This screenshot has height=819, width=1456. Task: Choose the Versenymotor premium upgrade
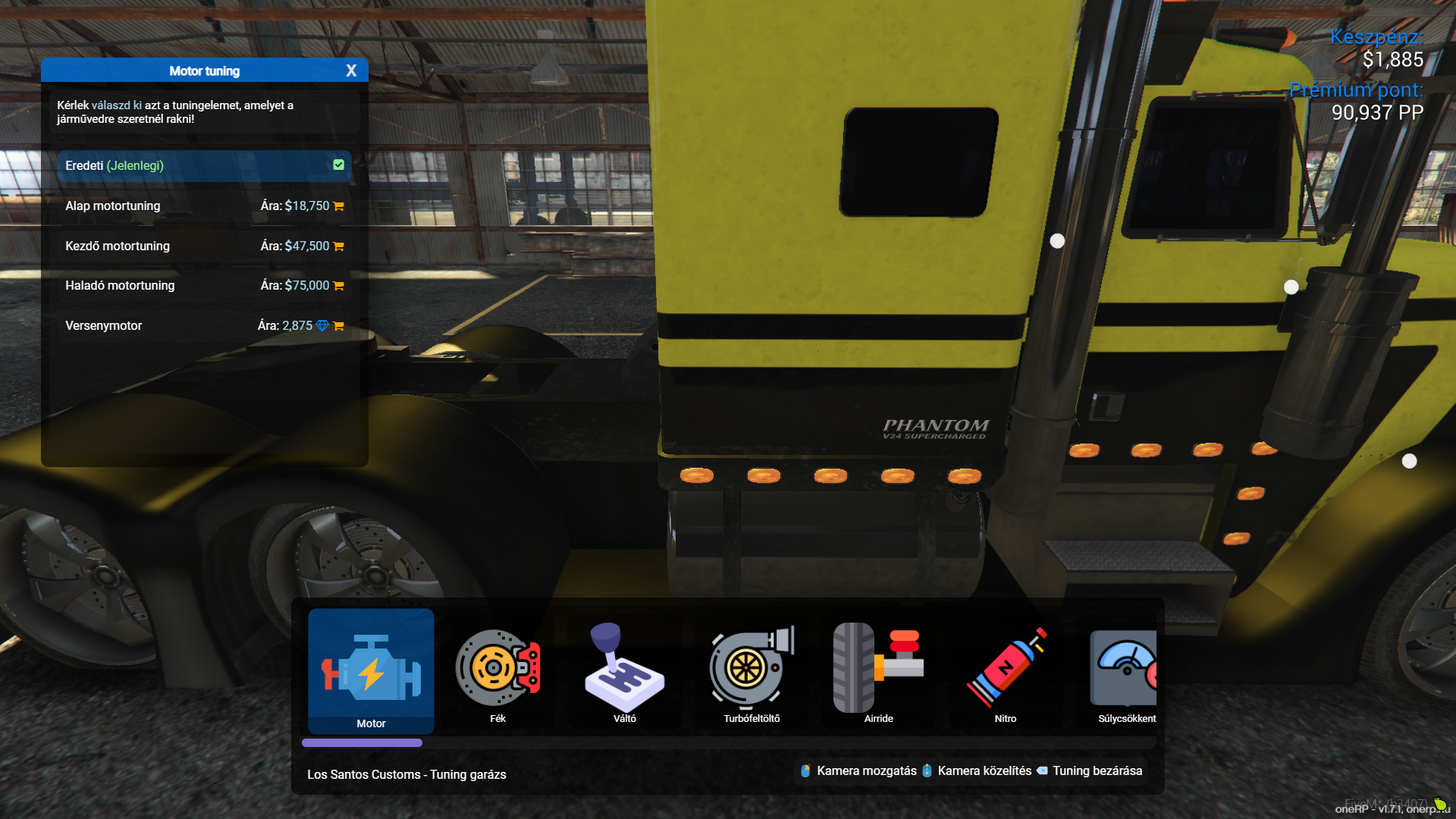[204, 325]
